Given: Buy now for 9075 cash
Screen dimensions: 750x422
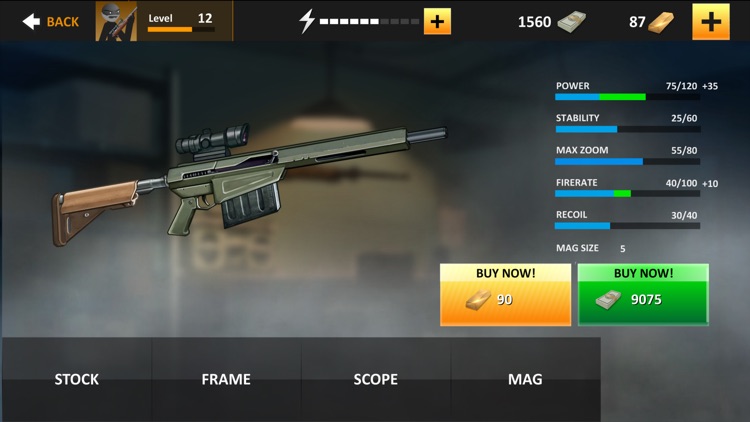Looking at the screenshot, I should (643, 294).
